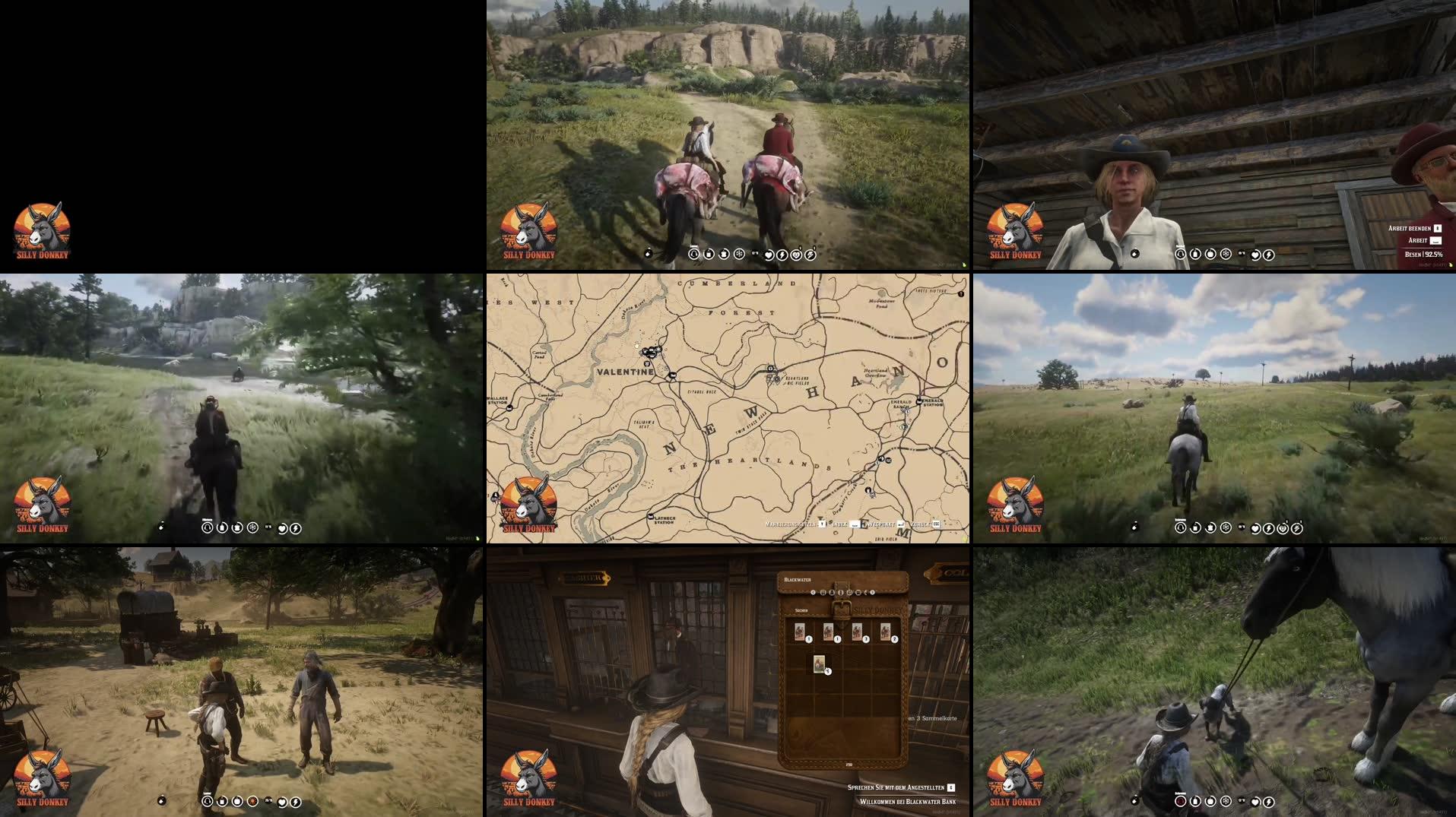Select the Valentine marker on the map

coord(626,371)
